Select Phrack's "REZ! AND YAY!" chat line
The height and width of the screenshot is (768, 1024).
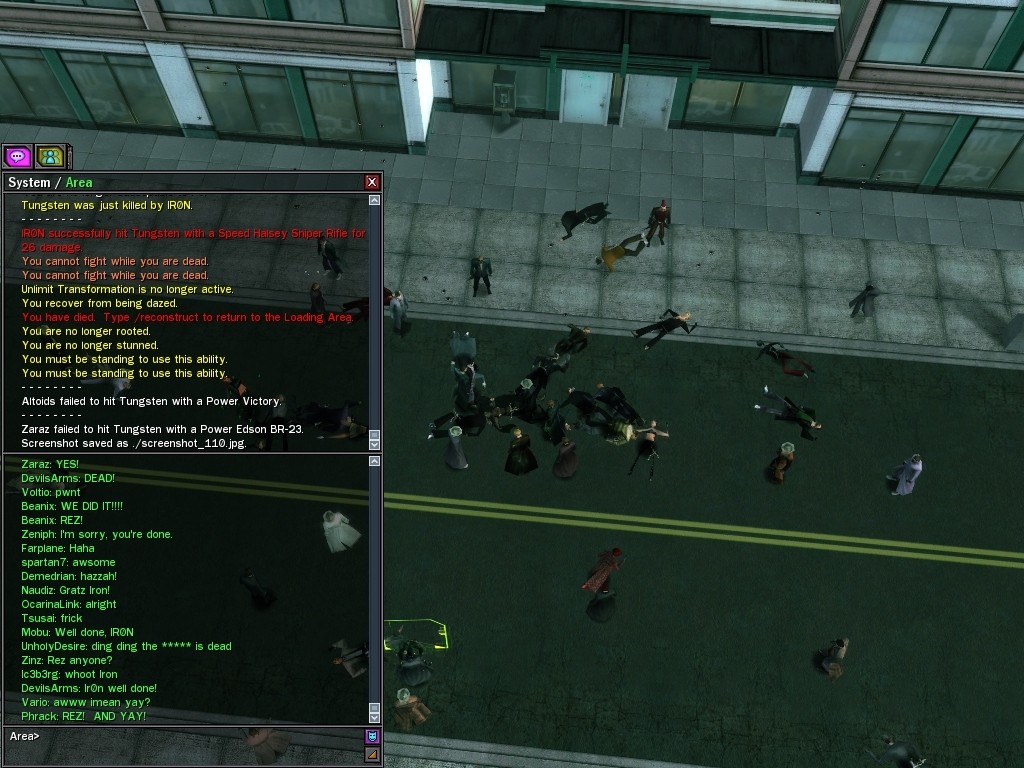coord(84,716)
